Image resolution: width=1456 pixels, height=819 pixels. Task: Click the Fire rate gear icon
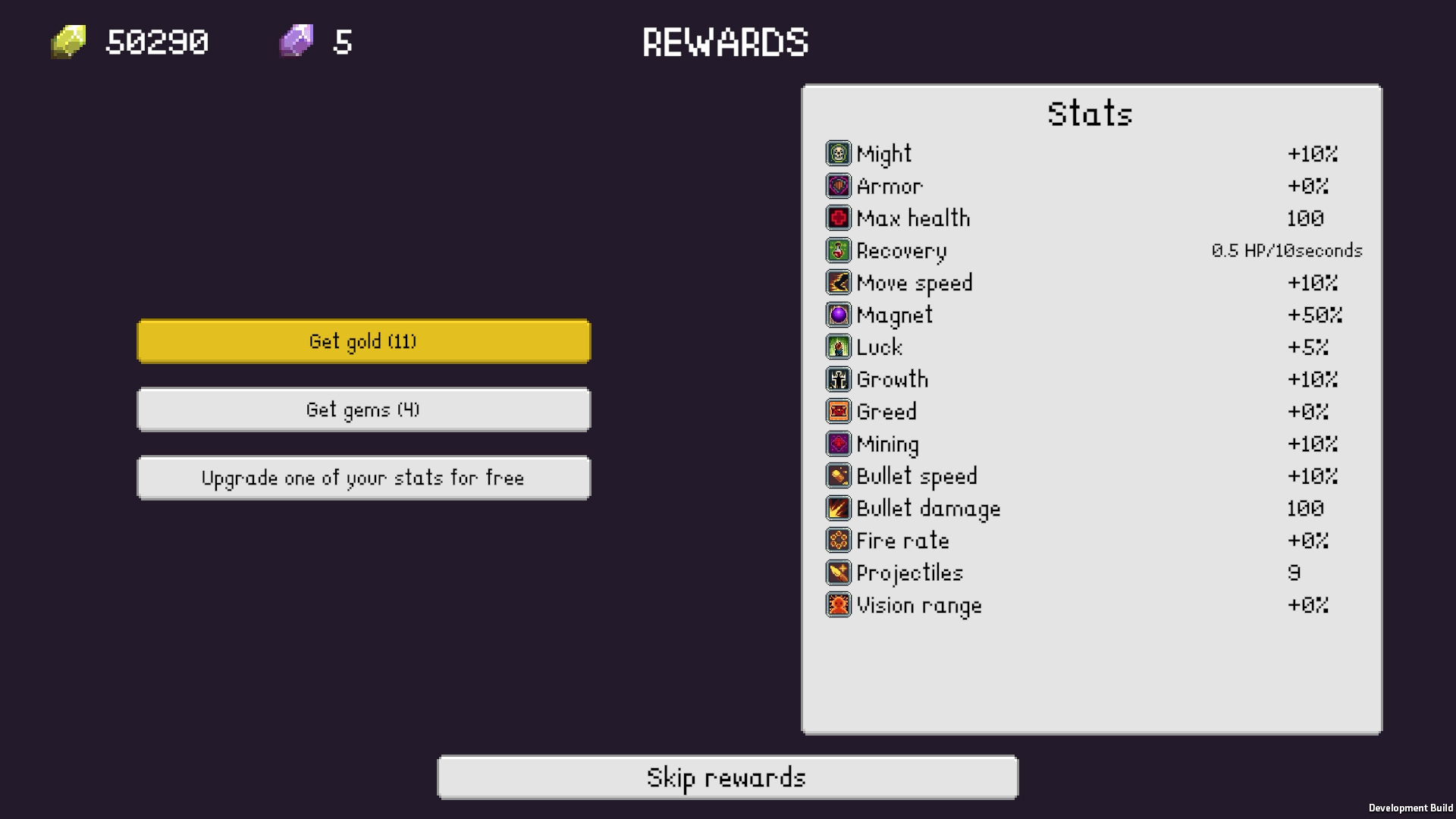click(x=838, y=540)
